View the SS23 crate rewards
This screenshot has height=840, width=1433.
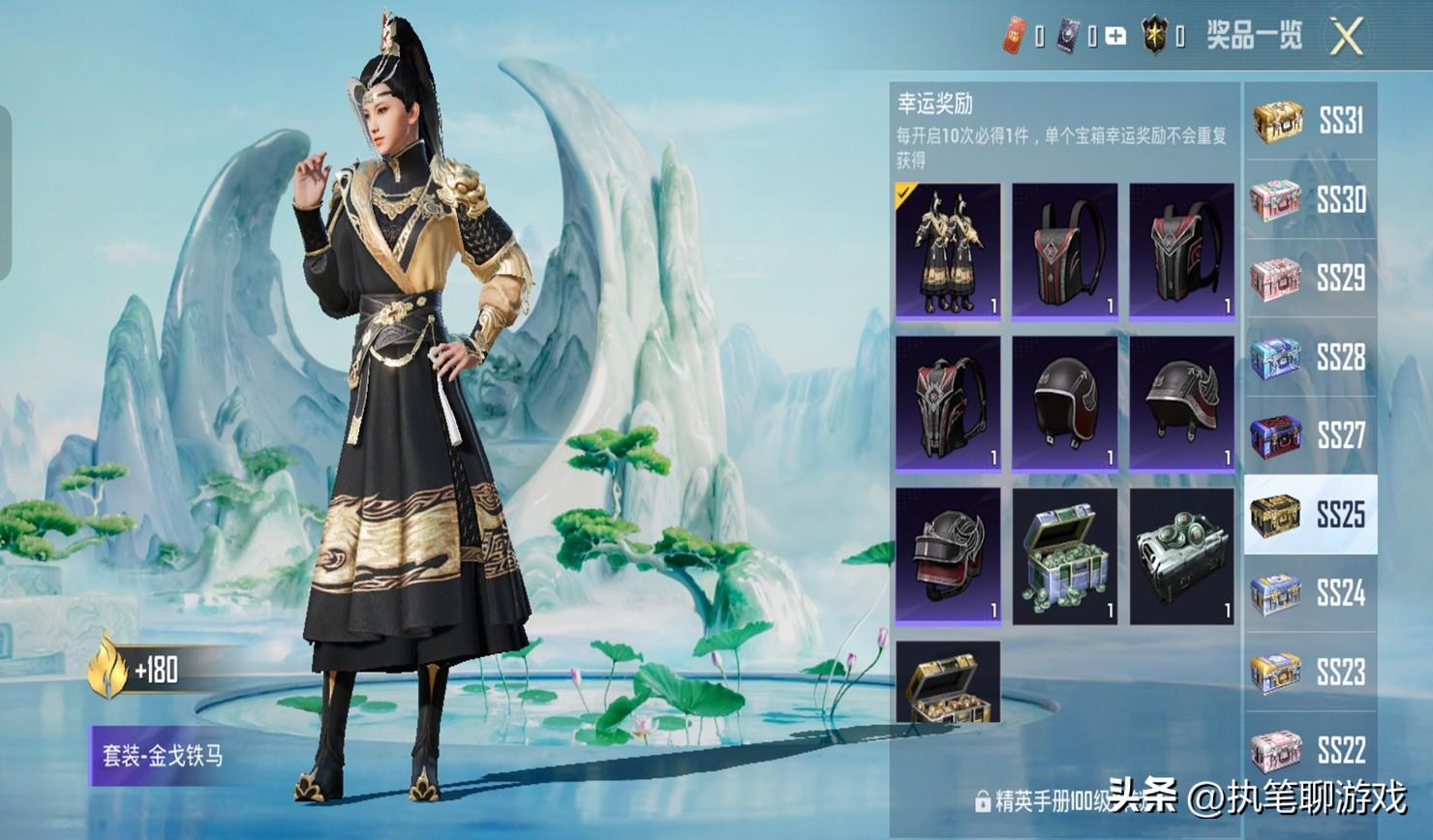[x=1310, y=672]
